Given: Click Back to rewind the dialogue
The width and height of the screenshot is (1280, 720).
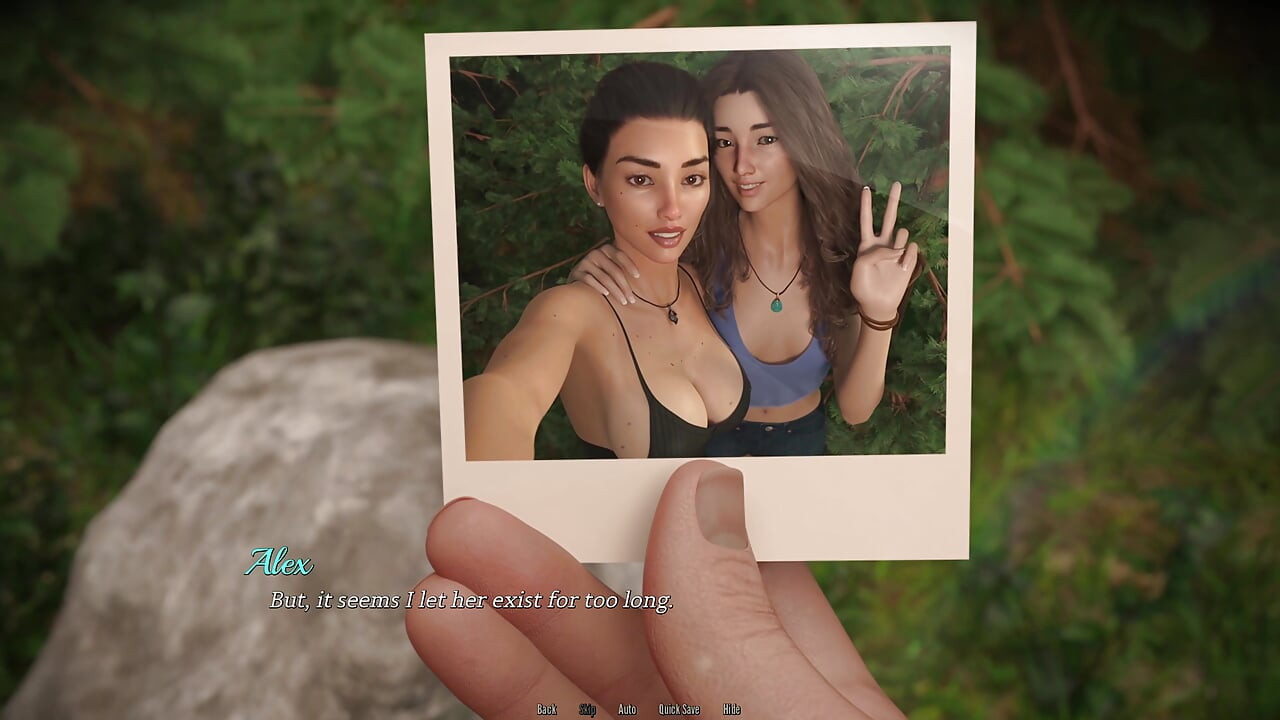Looking at the screenshot, I should (547, 708).
